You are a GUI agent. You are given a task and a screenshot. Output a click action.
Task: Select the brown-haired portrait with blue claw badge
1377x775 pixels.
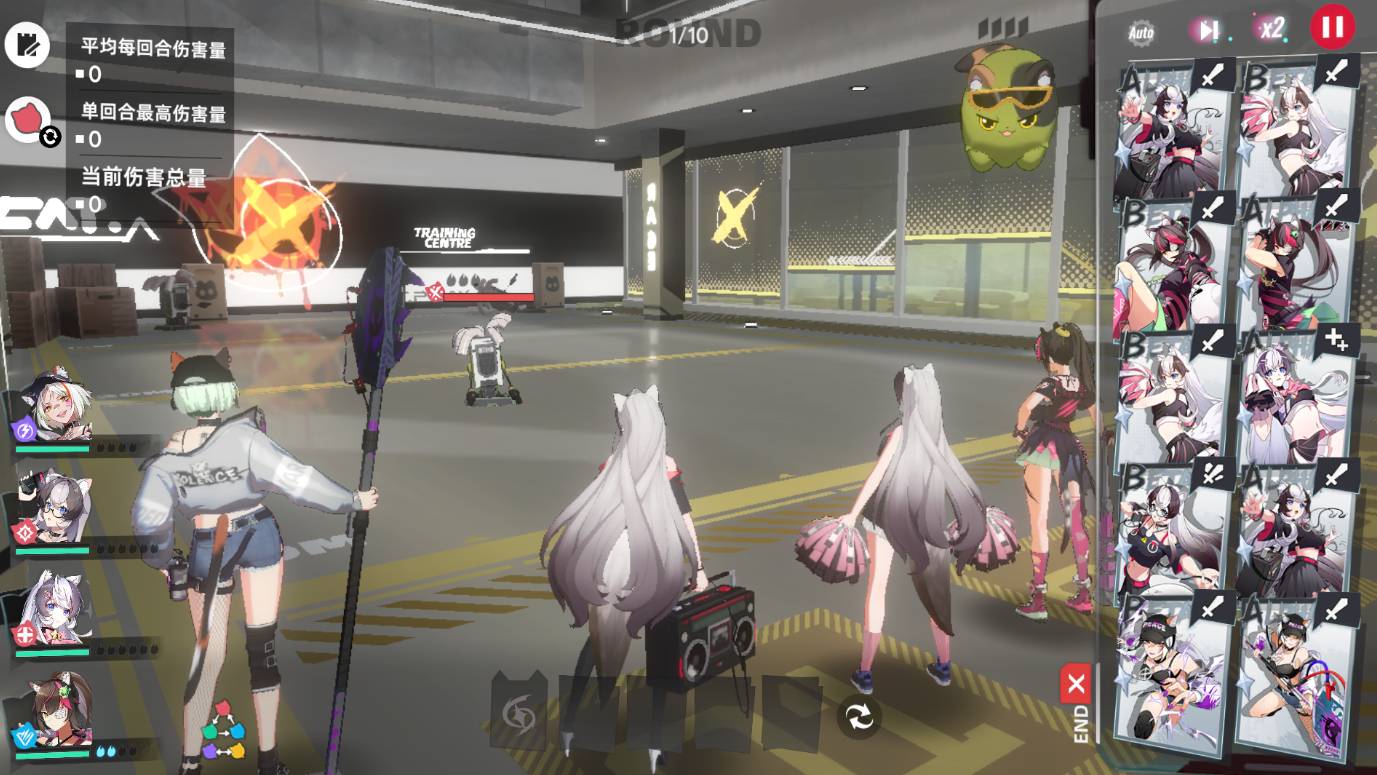[x=57, y=712]
